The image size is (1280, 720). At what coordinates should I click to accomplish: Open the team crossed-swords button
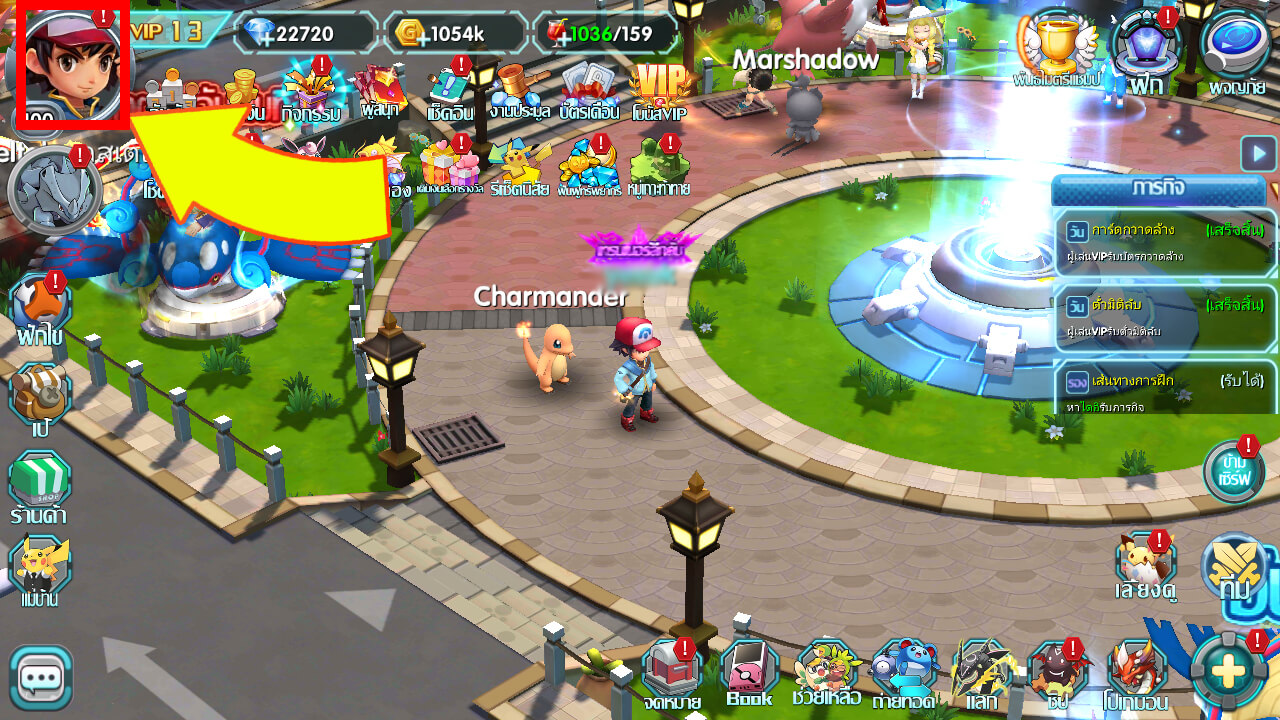coord(1235,567)
